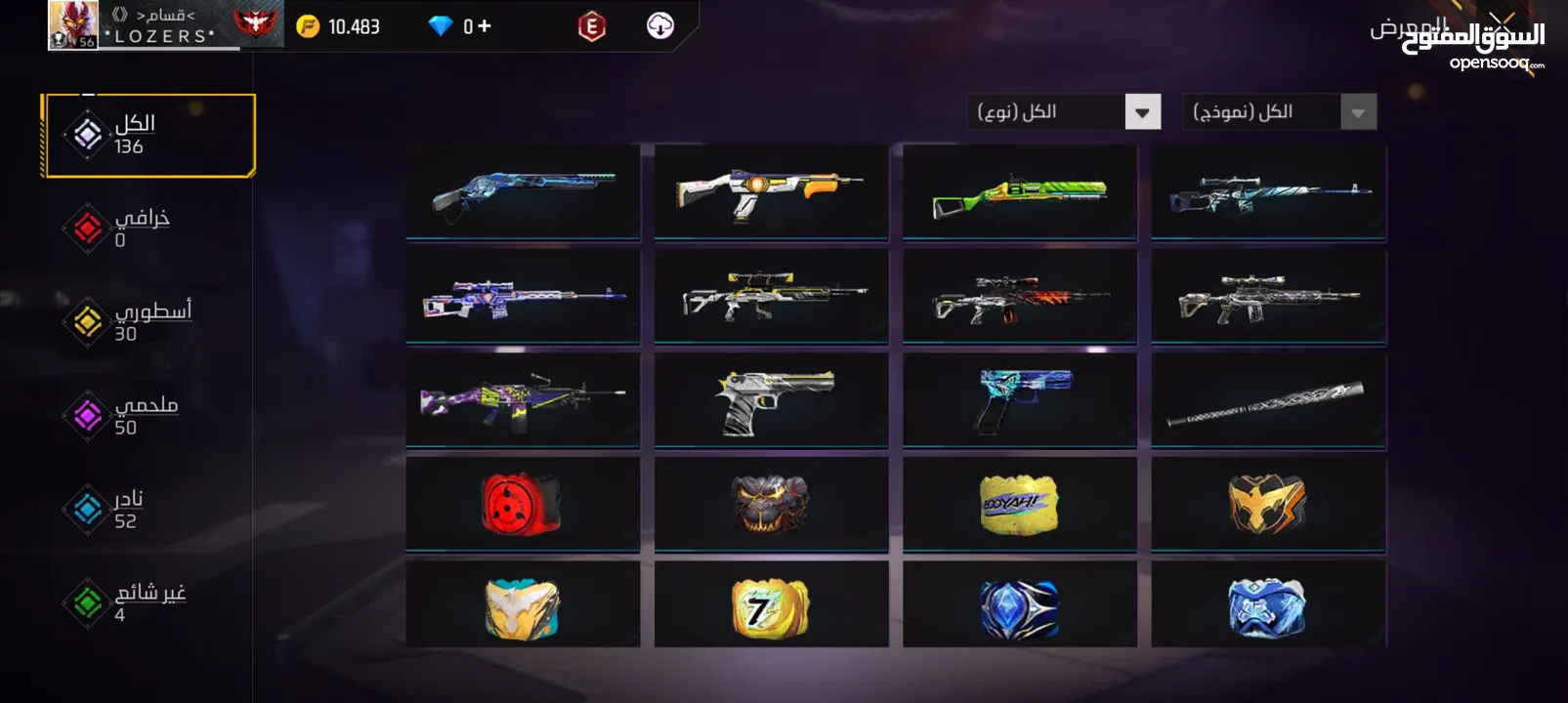Select the silver baseball bat skin
This screenshot has height=703, width=1568.
pyautogui.click(x=1268, y=400)
